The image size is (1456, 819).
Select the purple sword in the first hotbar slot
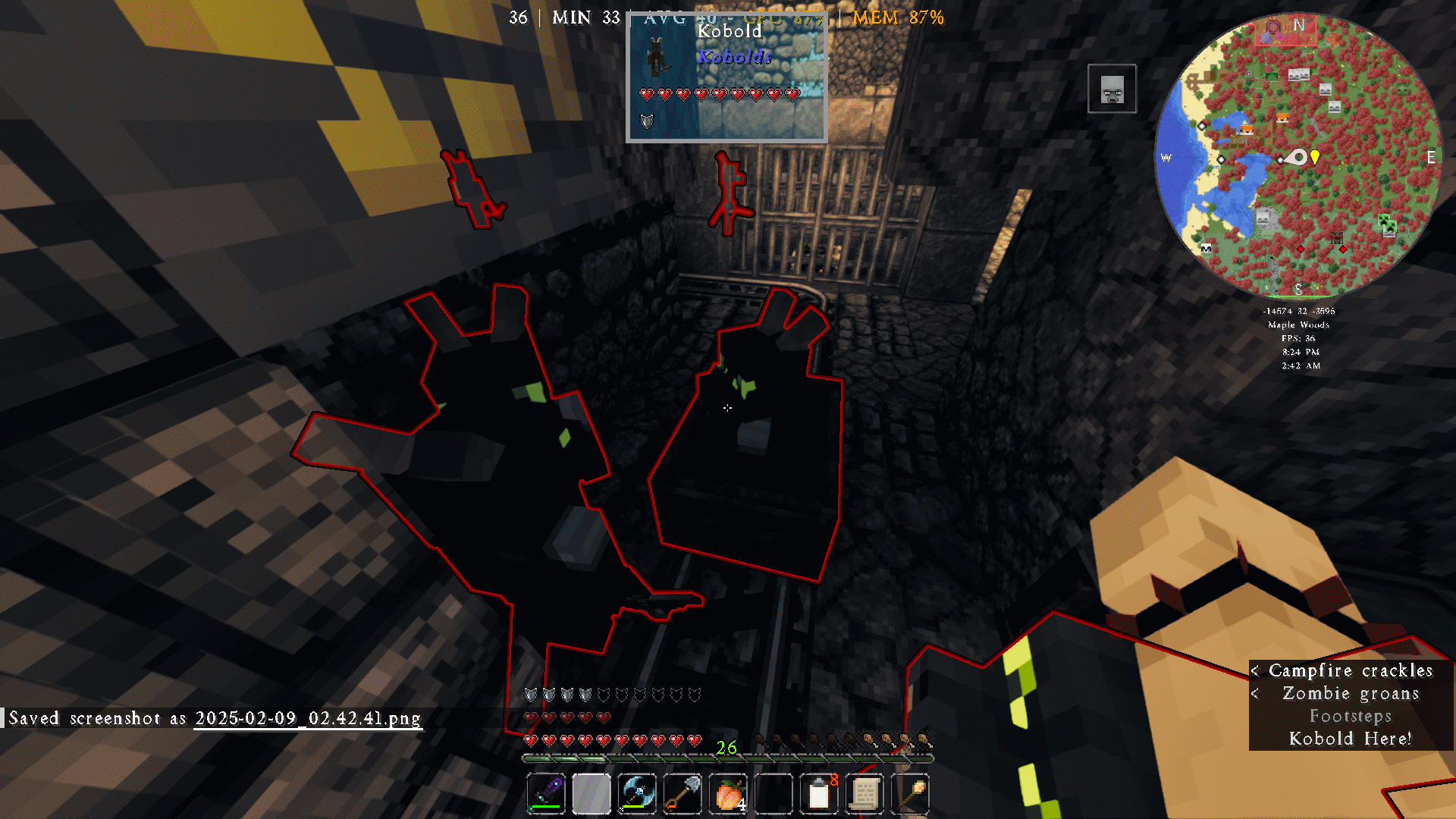(x=546, y=794)
